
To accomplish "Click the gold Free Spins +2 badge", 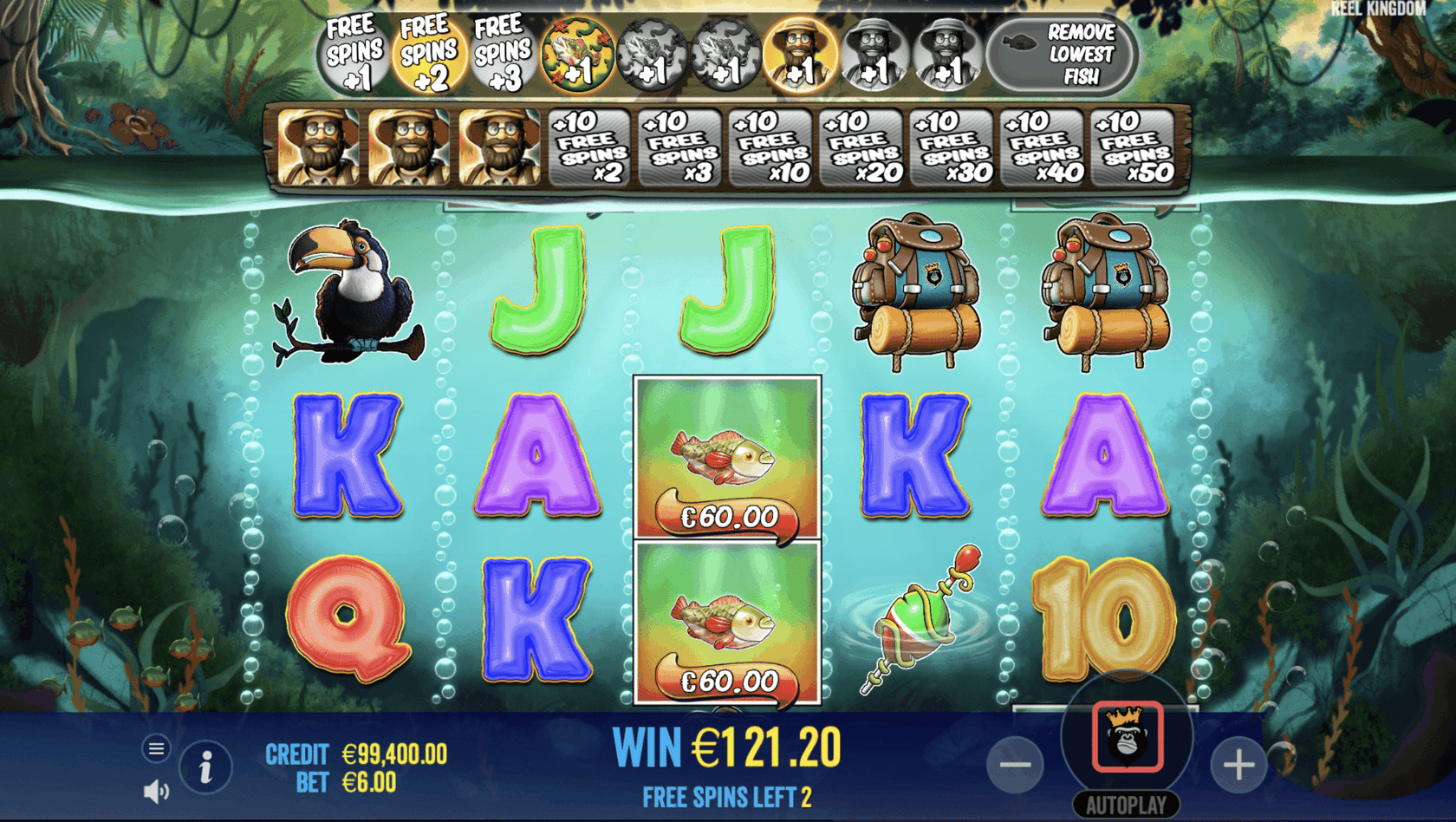I will pyautogui.click(x=427, y=54).
